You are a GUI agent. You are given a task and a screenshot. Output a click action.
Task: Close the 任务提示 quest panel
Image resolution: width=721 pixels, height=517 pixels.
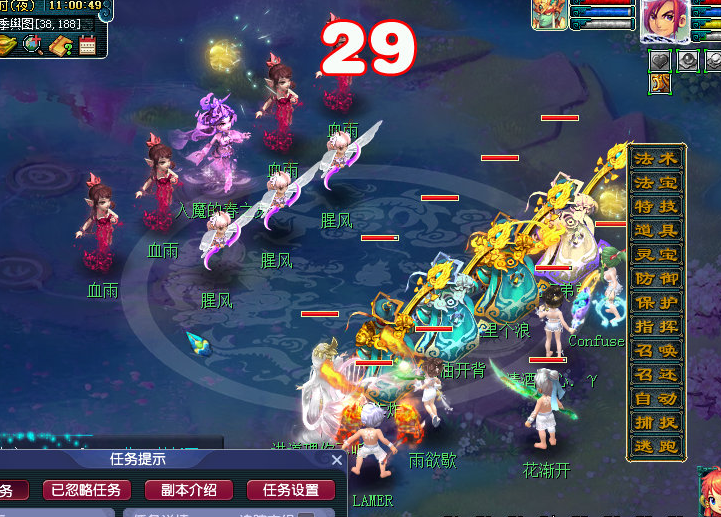coord(337,461)
